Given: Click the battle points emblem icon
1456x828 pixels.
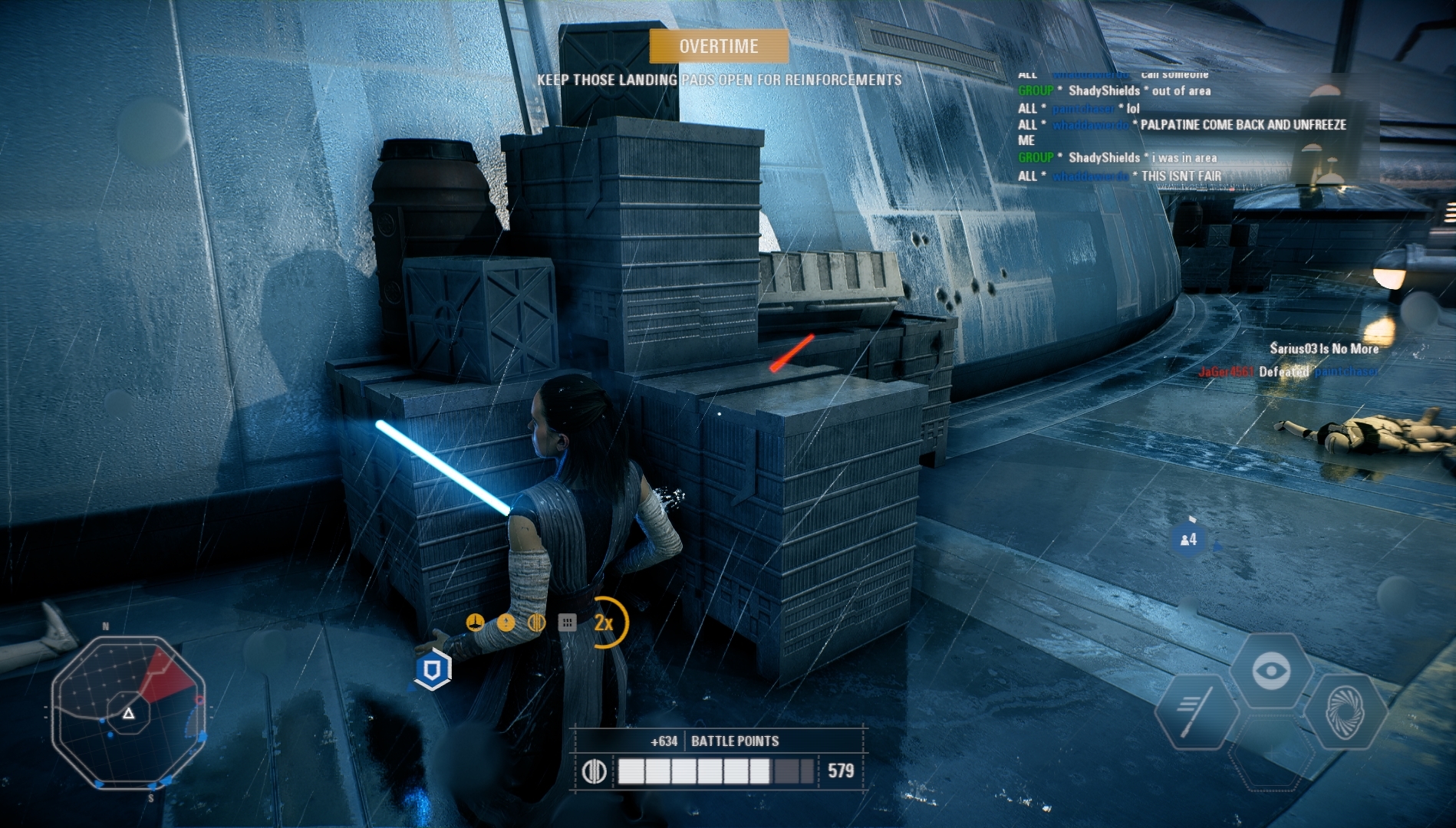Looking at the screenshot, I should click(595, 771).
